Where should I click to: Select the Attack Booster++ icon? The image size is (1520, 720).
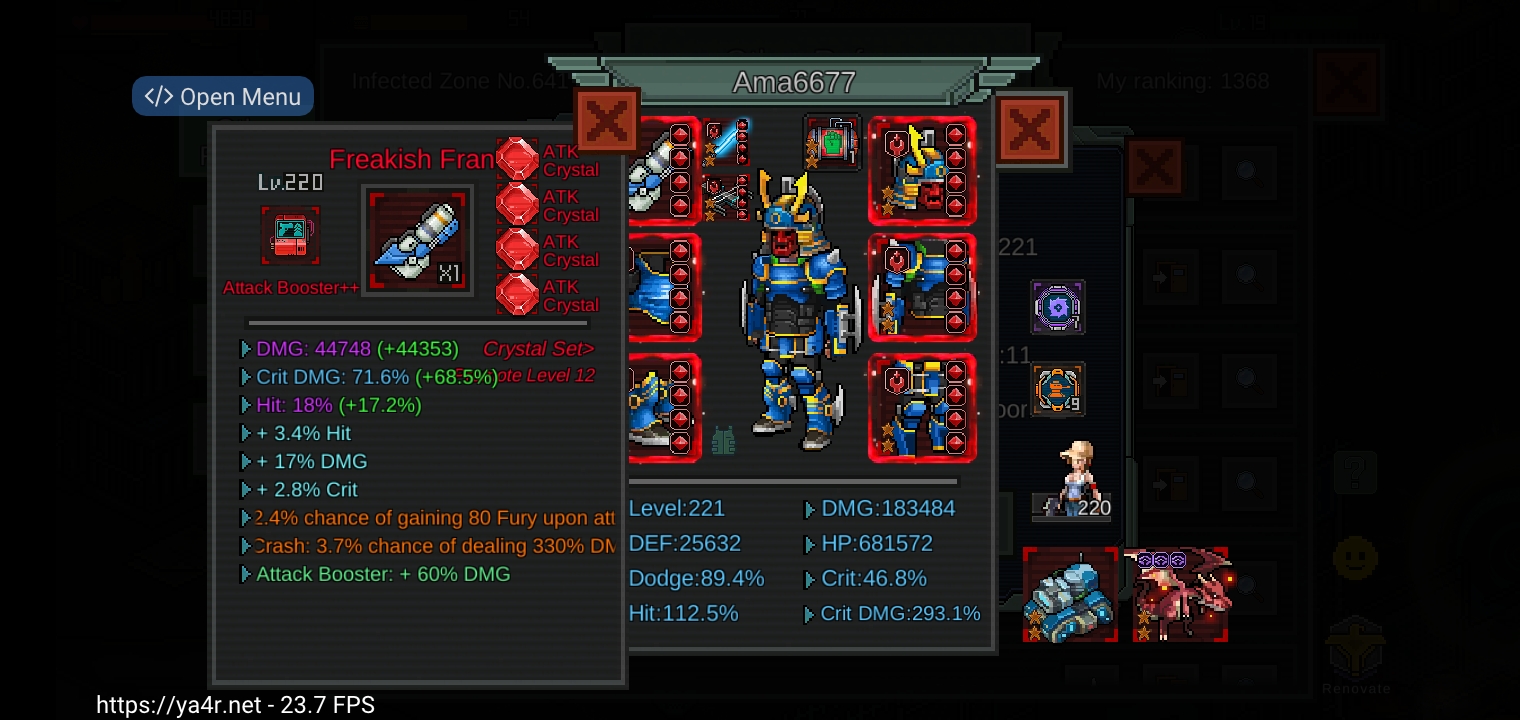coord(290,236)
